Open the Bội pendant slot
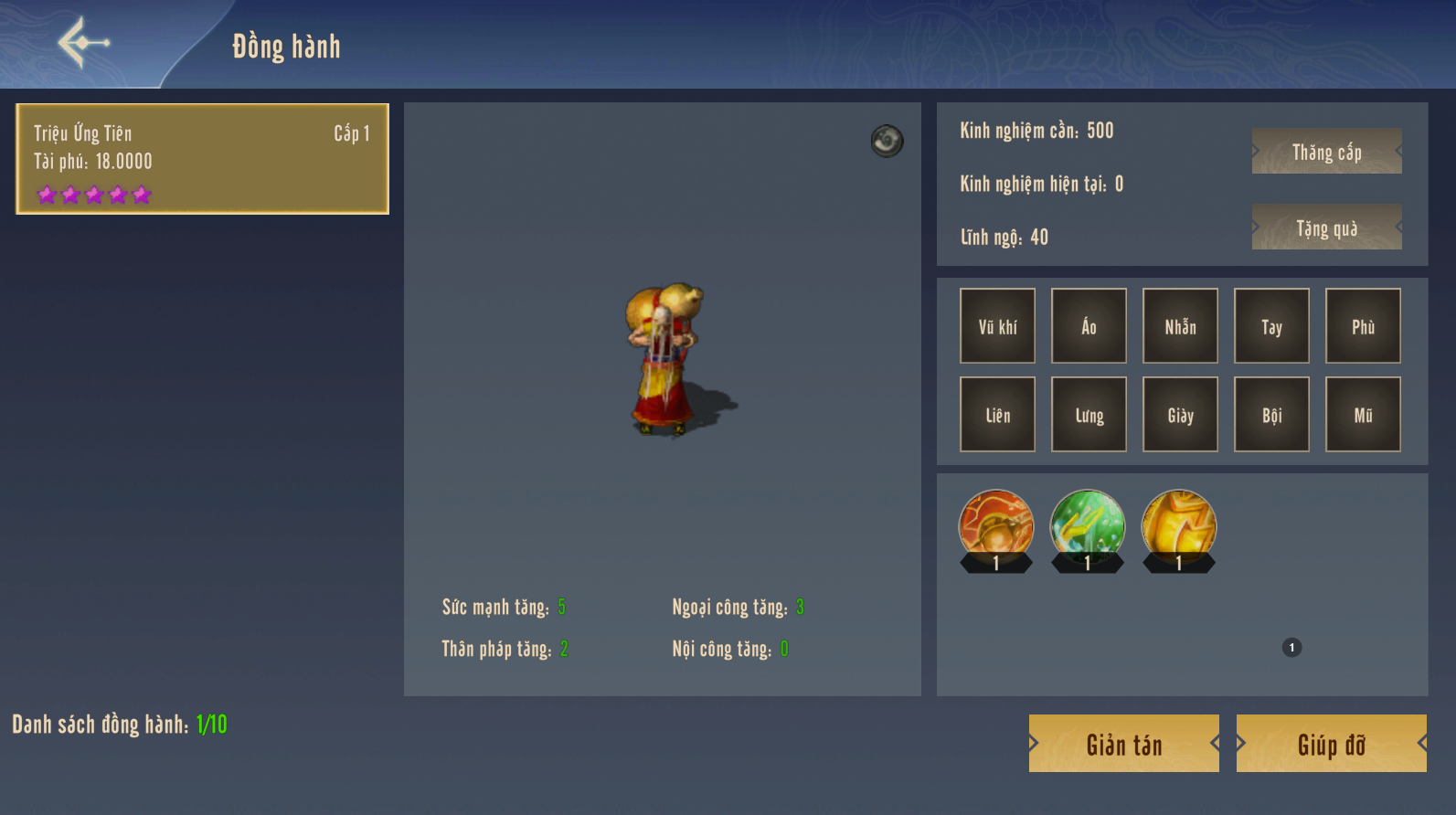 [x=1271, y=415]
